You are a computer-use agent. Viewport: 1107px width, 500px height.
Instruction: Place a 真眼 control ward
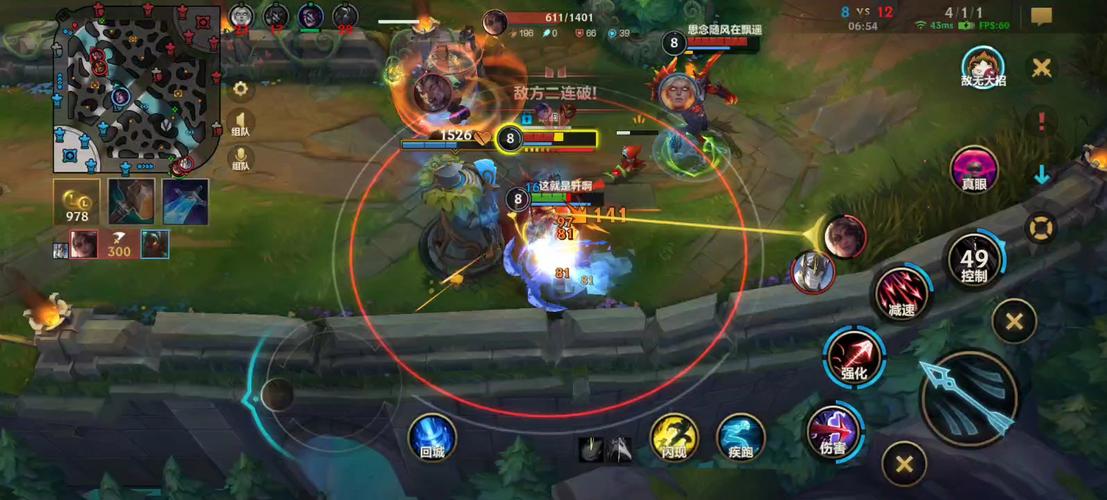coord(974,169)
